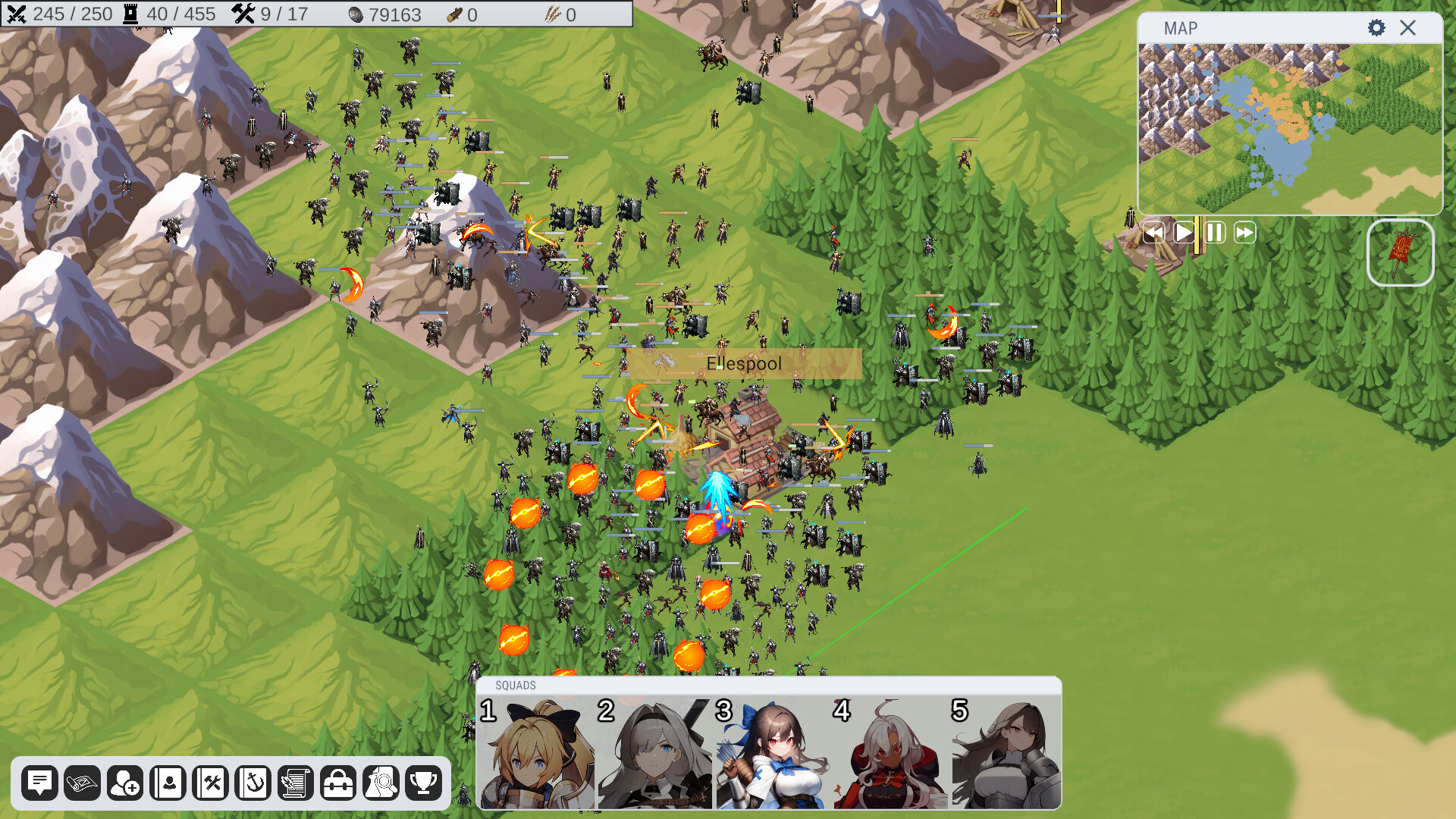Image resolution: width=1456 pixels, height=819 pixels.
Task: Open the crafting tools book
Action: [x=211, y=783]
